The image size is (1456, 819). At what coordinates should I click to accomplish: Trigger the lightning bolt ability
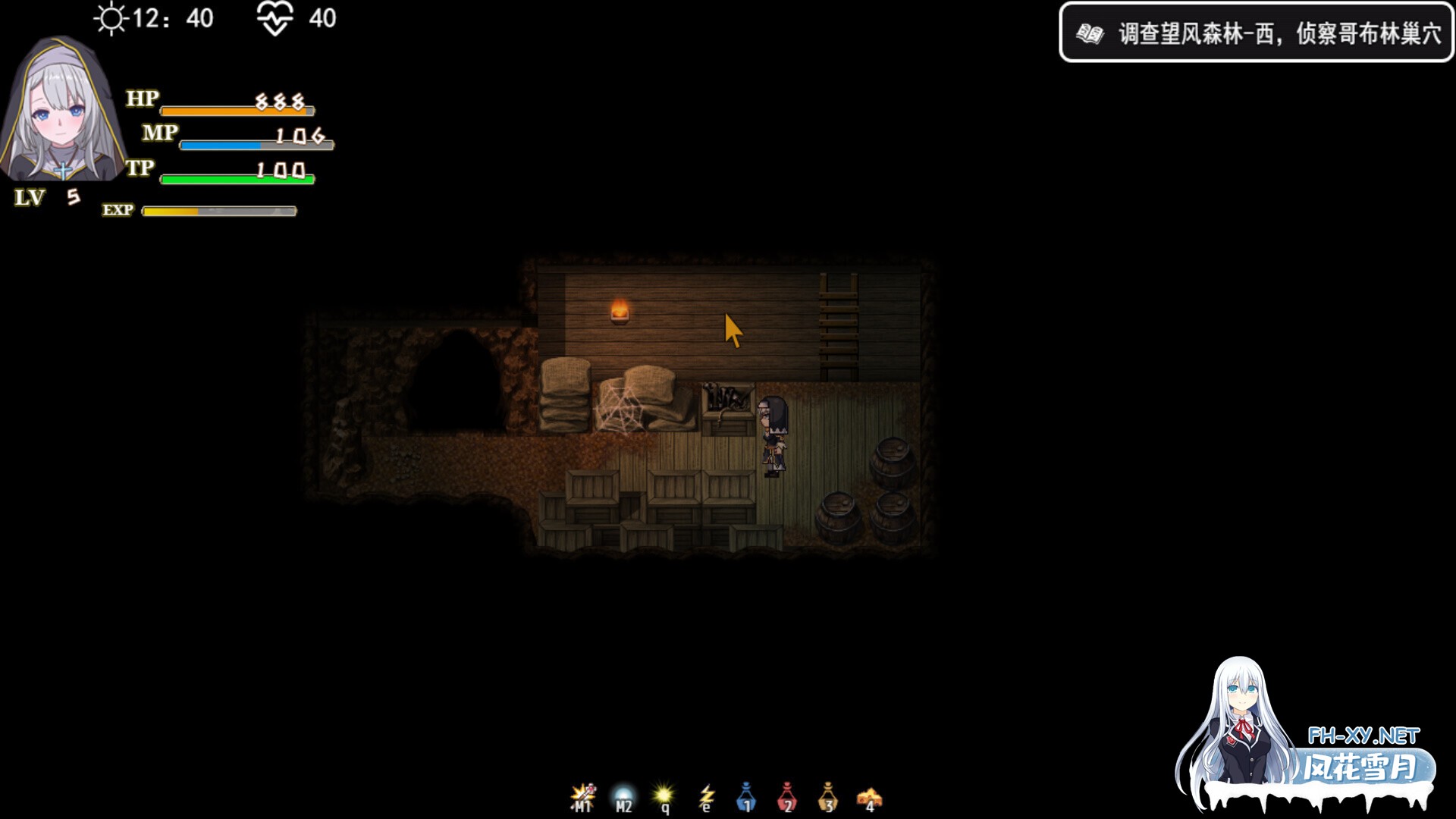point(706,798)
